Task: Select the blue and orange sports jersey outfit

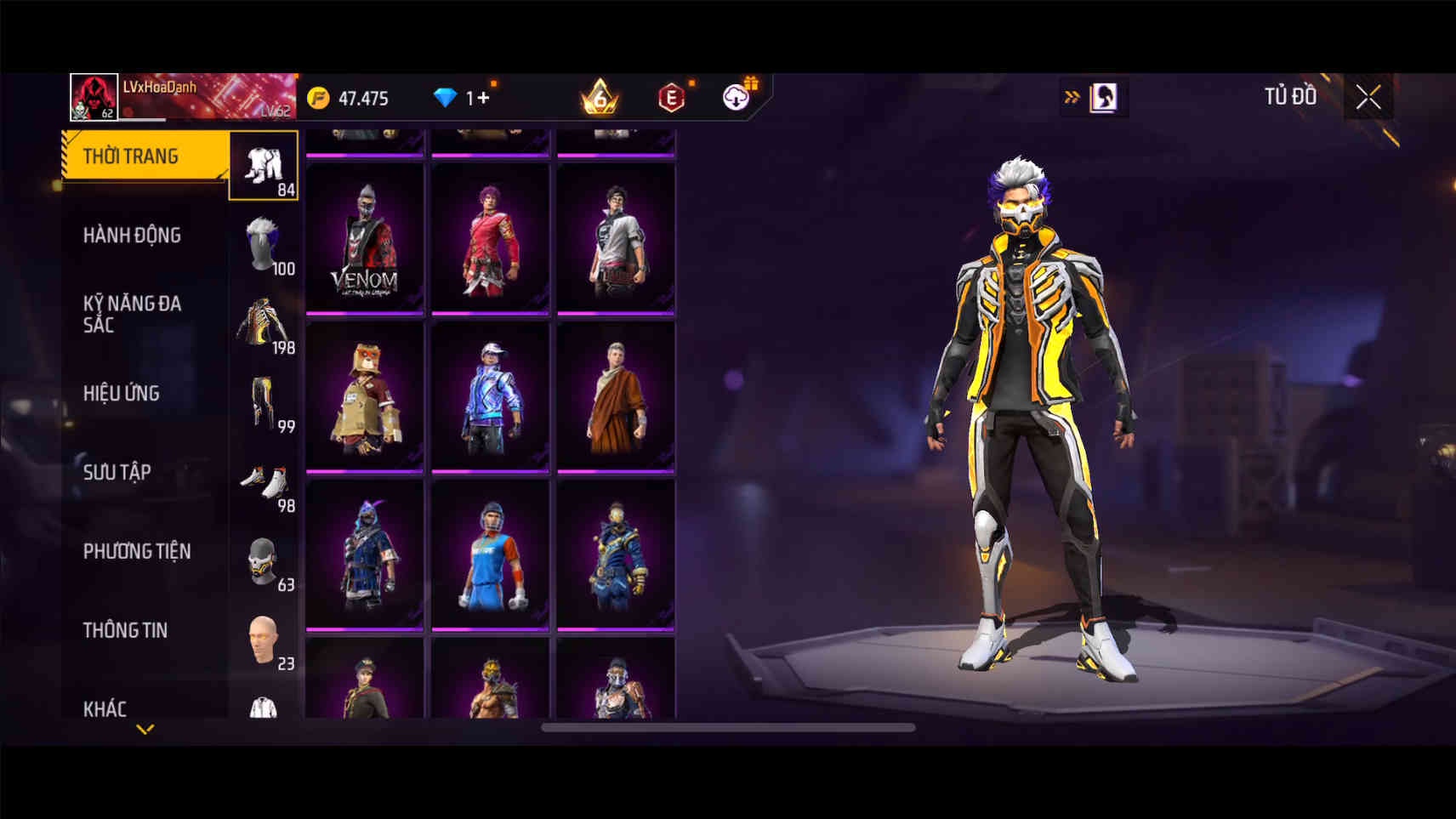Action: point(490,555)
